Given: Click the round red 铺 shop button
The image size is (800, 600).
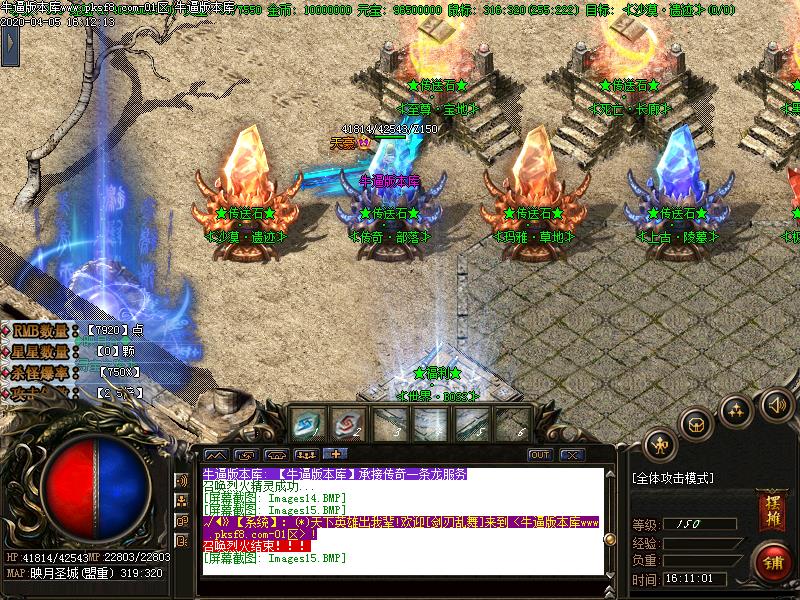Looking at the screenshot, I should pyautogui.click(x=771, y=560).
